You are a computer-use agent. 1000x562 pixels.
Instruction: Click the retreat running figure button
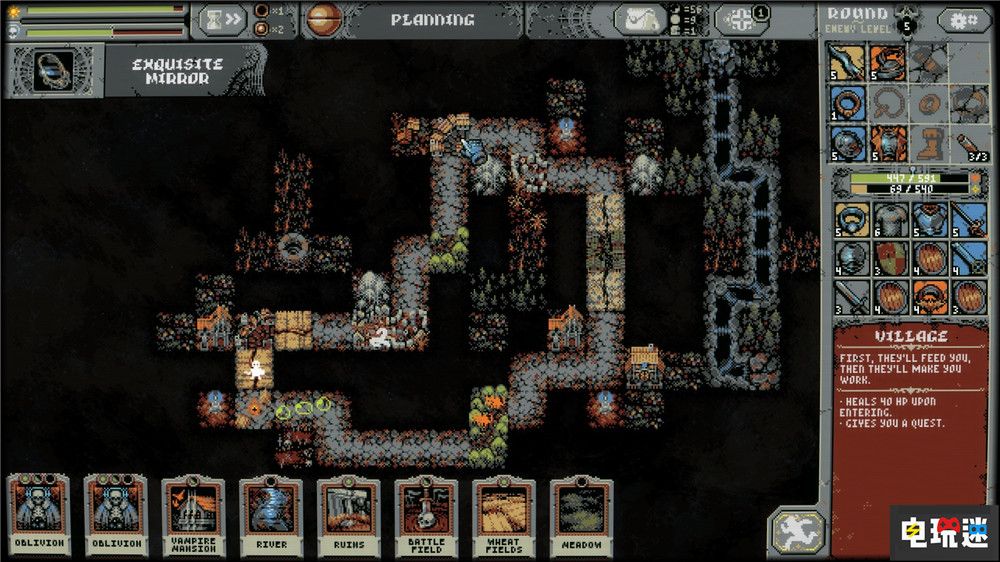(797, 530)
